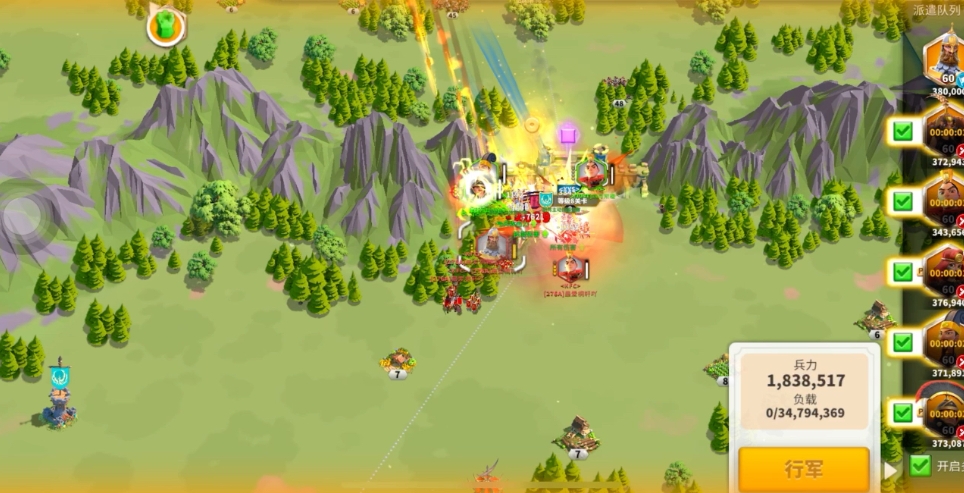Toggle the checkbox beside the 373,08x troop army
Screen dimensions: 964x493
(x=903, y=412)
